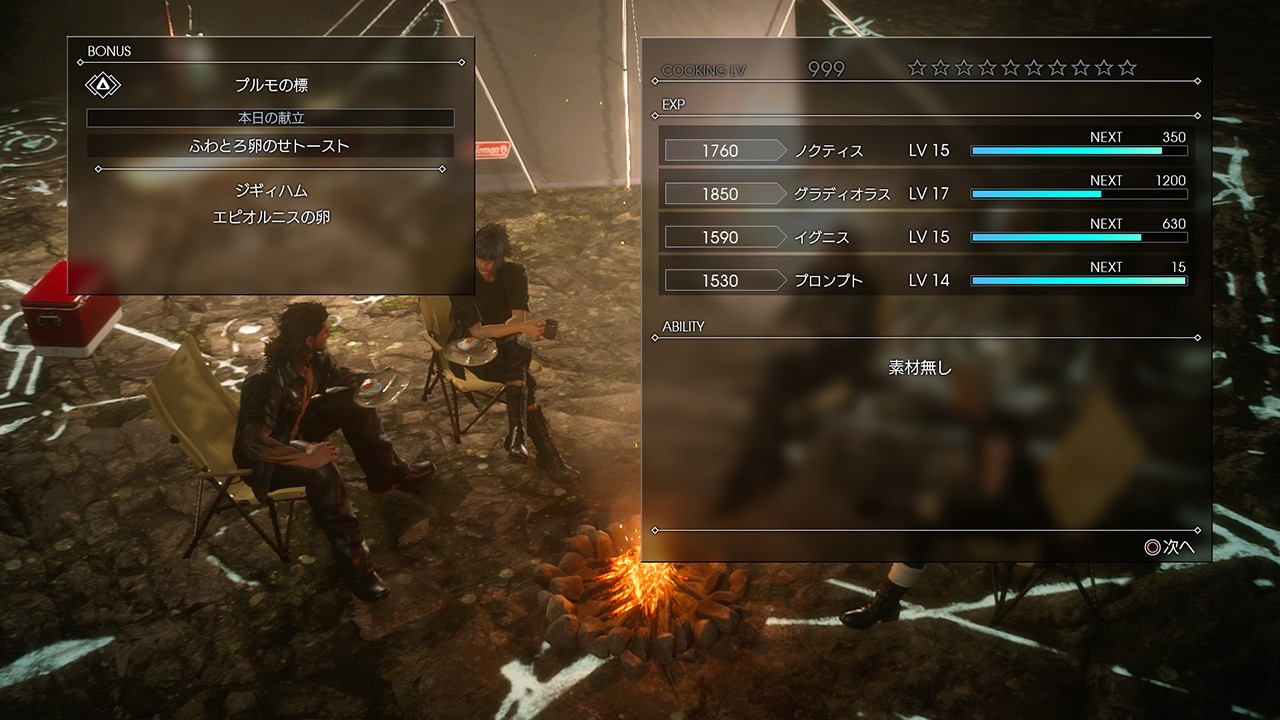The height and width of the screenshot is (720, 1280).
Task: Expand the ABILITY section header
Action: point(684,326)
